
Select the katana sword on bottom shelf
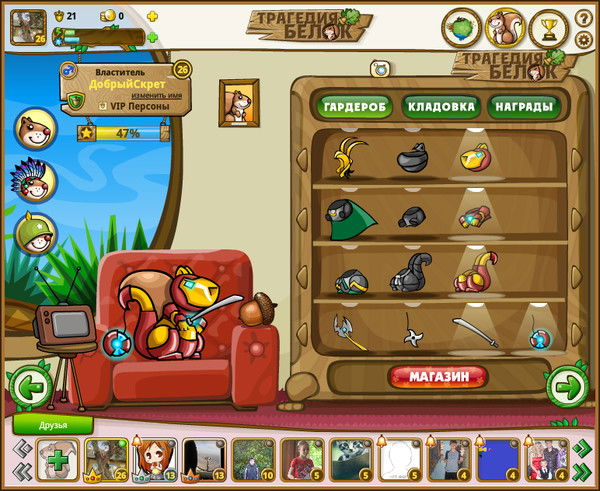[x=475, y=330]
